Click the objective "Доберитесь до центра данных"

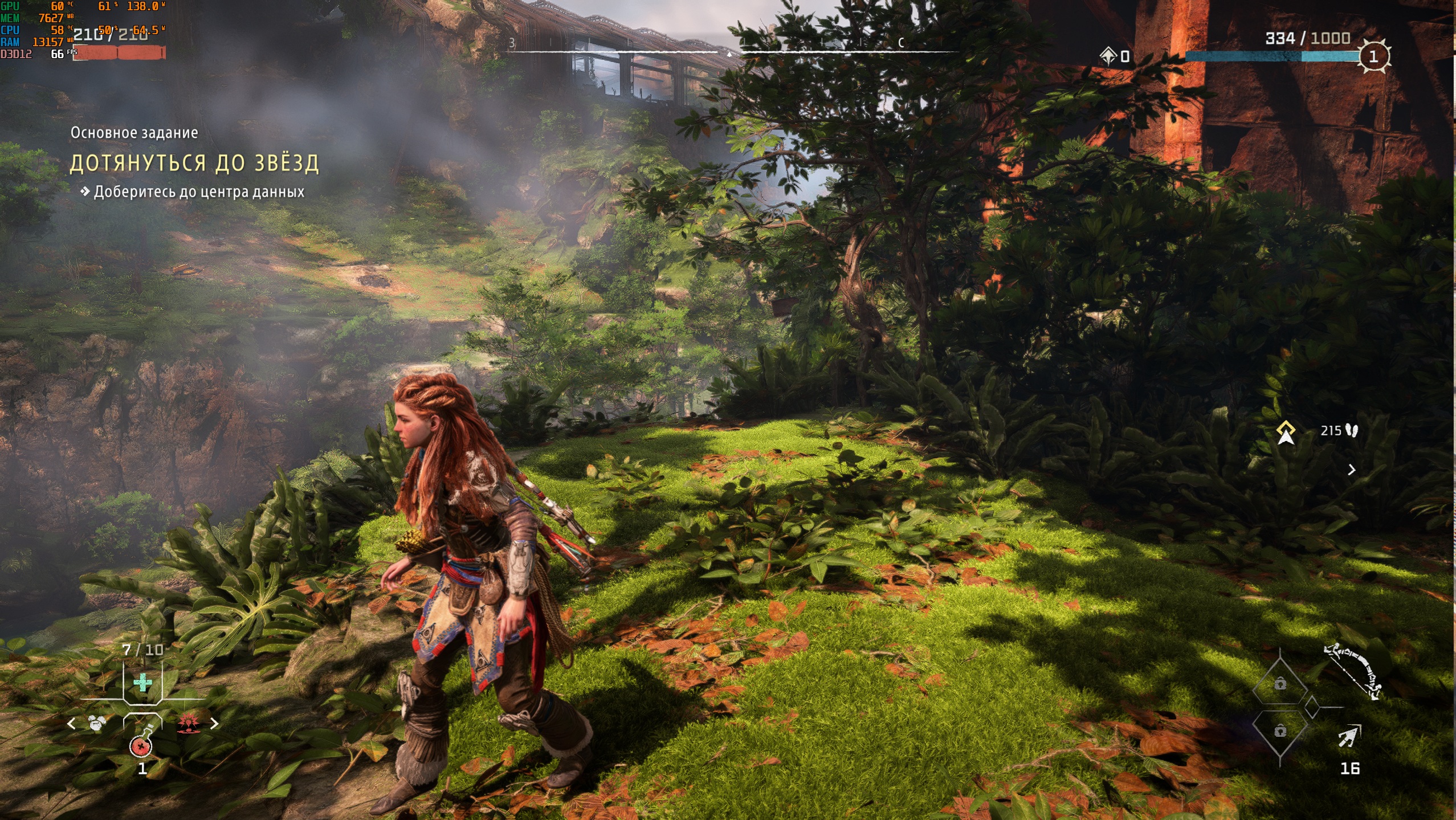199,192
